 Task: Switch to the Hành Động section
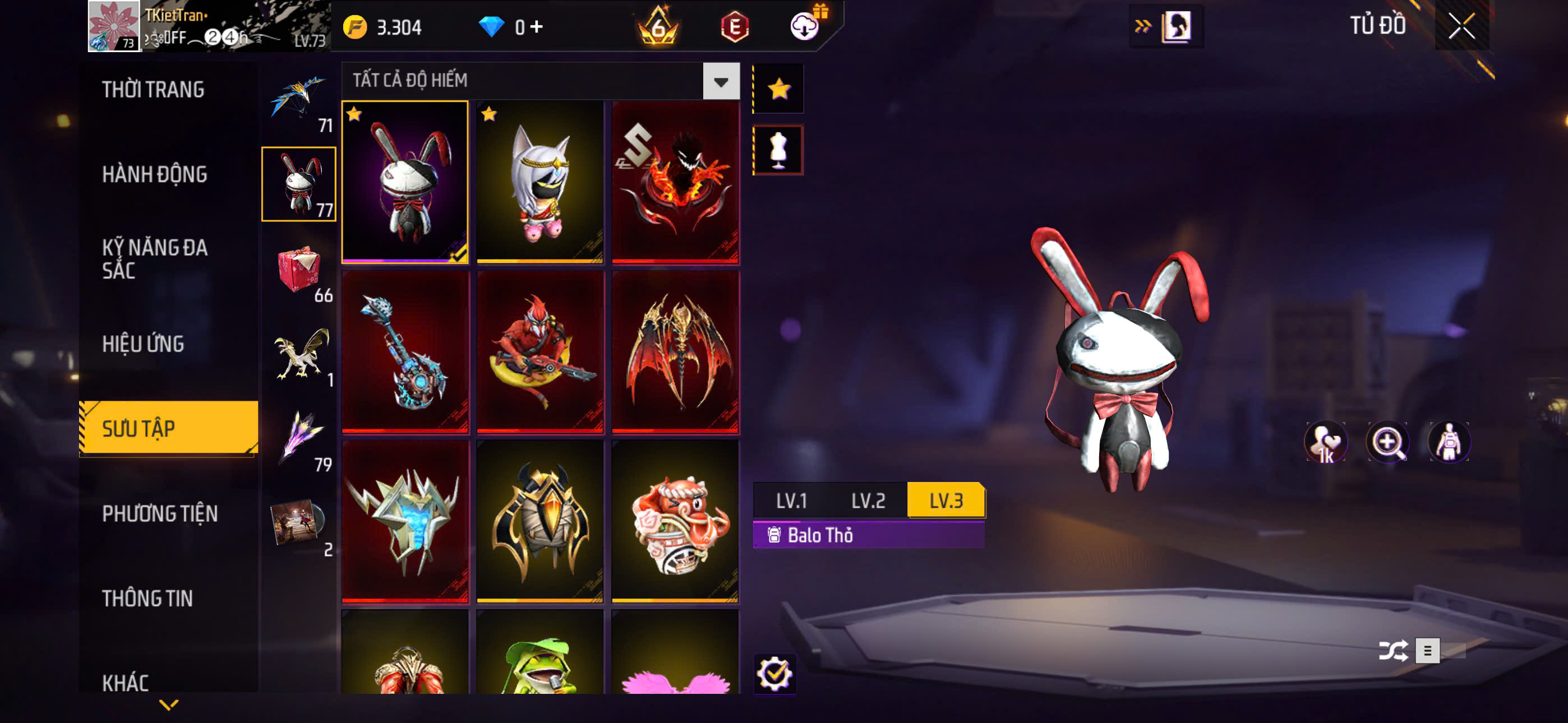pos(155,174)
